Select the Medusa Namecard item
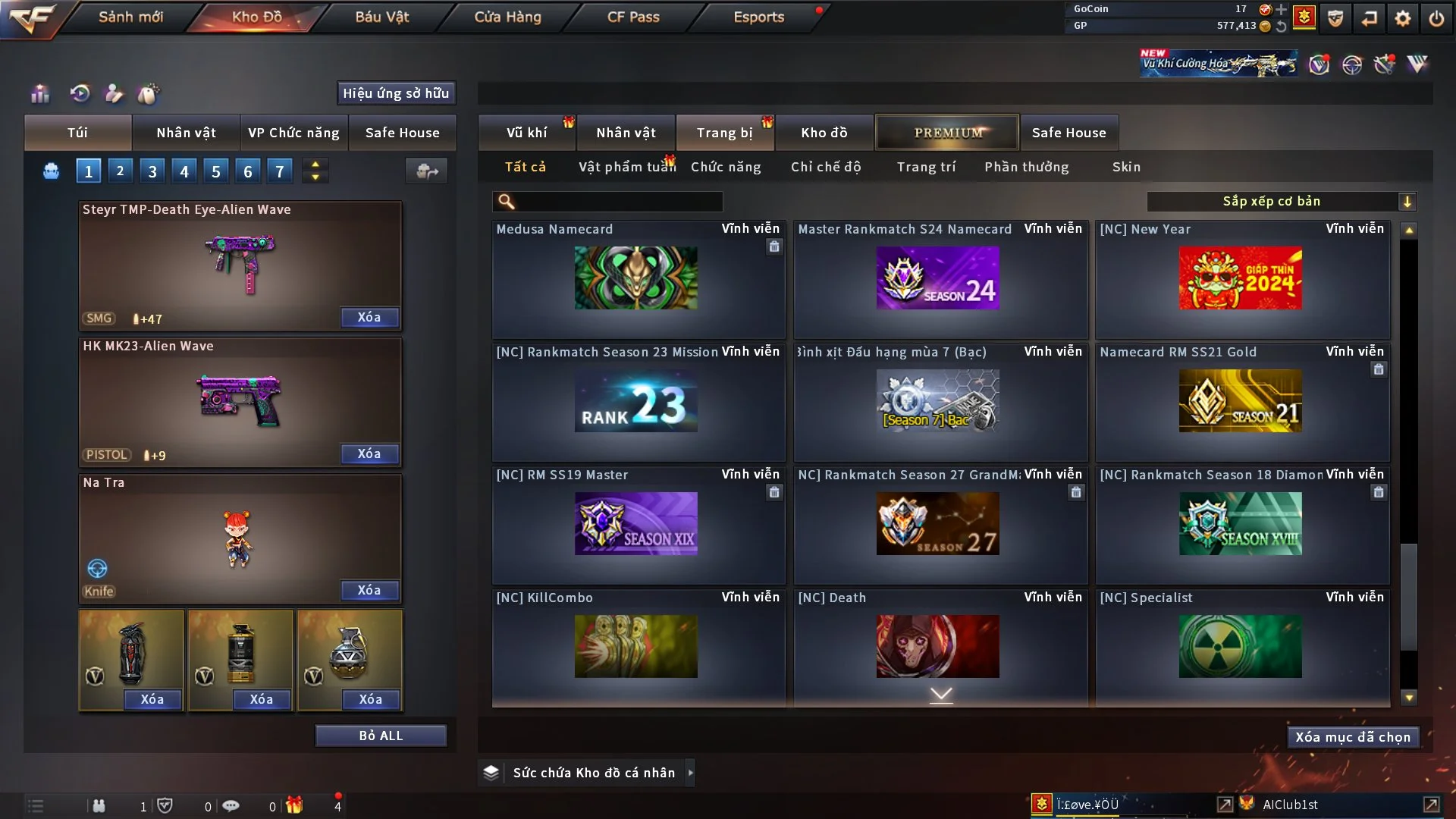This screenshot has width=1456, height=819. click(x=635, y=278)
